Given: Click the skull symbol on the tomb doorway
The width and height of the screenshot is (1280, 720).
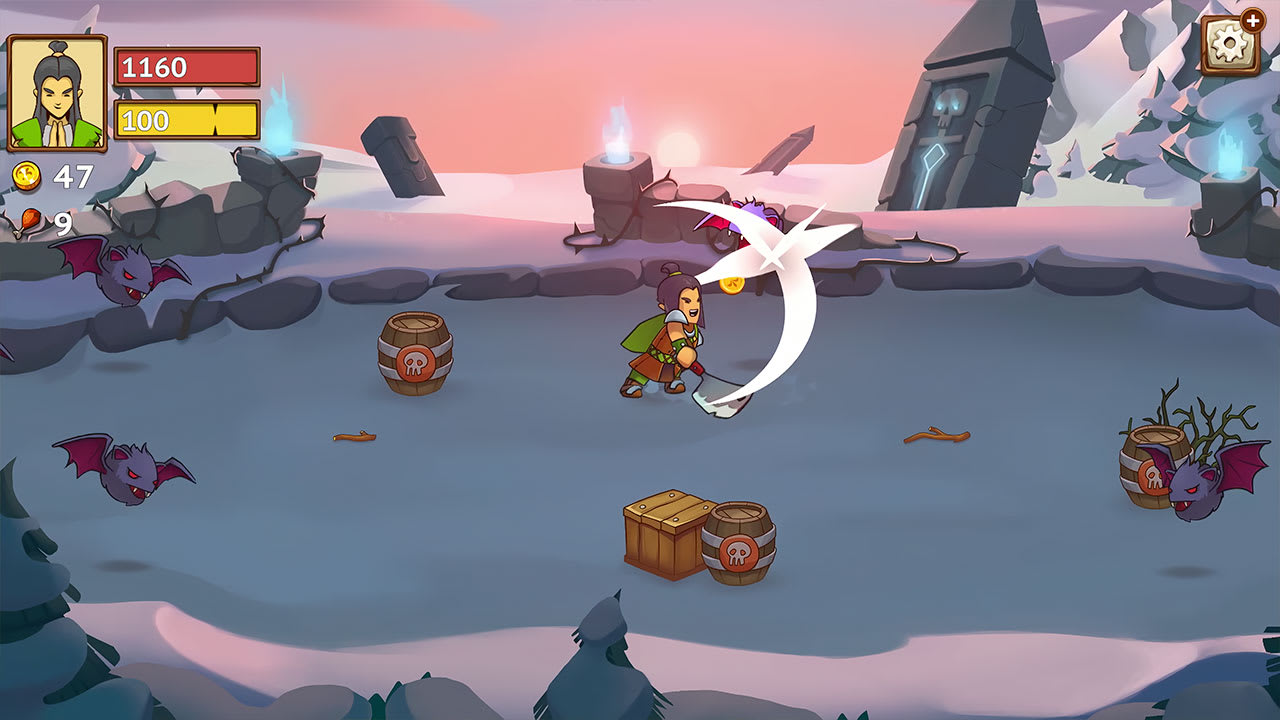Looking at the screenshot, I should [950, 105].
